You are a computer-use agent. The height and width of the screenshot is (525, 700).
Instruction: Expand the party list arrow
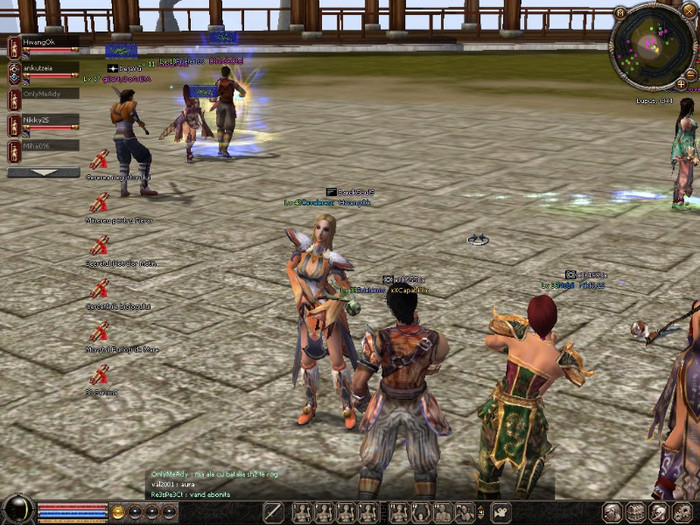[43, 172]
